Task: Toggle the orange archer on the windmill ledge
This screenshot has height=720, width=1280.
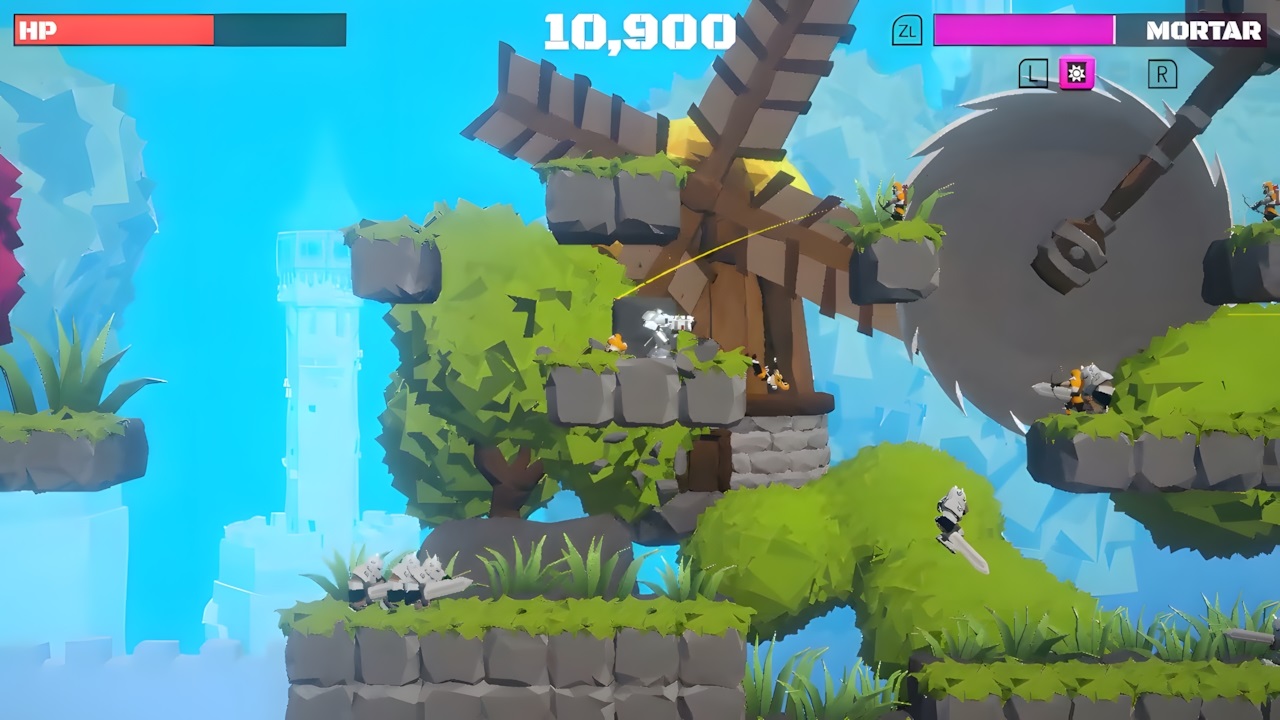Action: [895, 195]
